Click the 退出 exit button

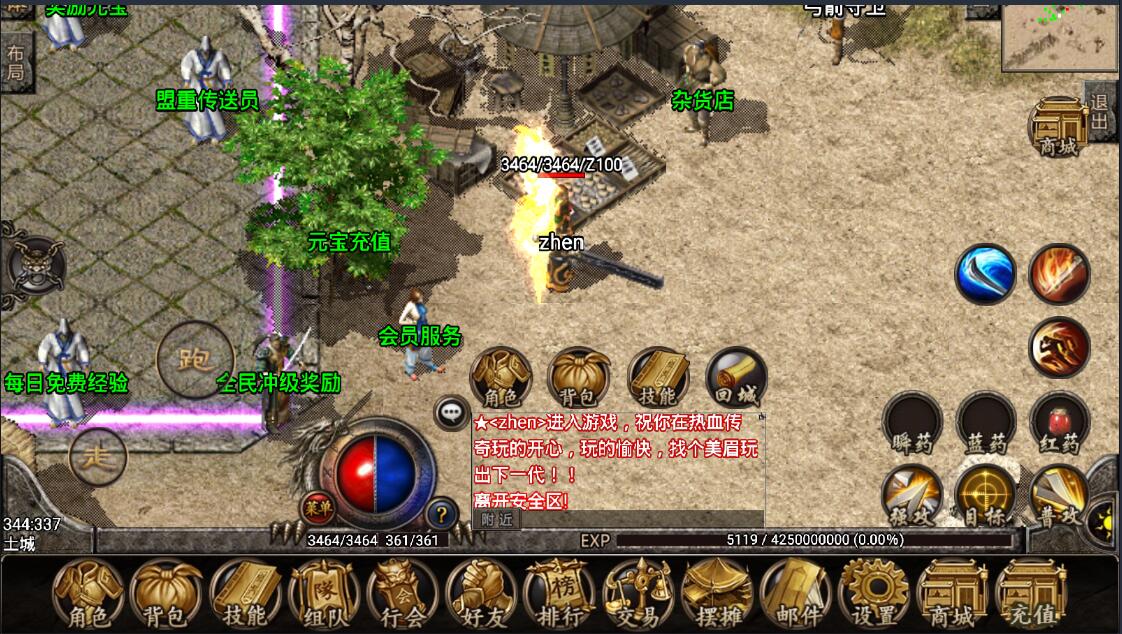tap(1100, 112)
